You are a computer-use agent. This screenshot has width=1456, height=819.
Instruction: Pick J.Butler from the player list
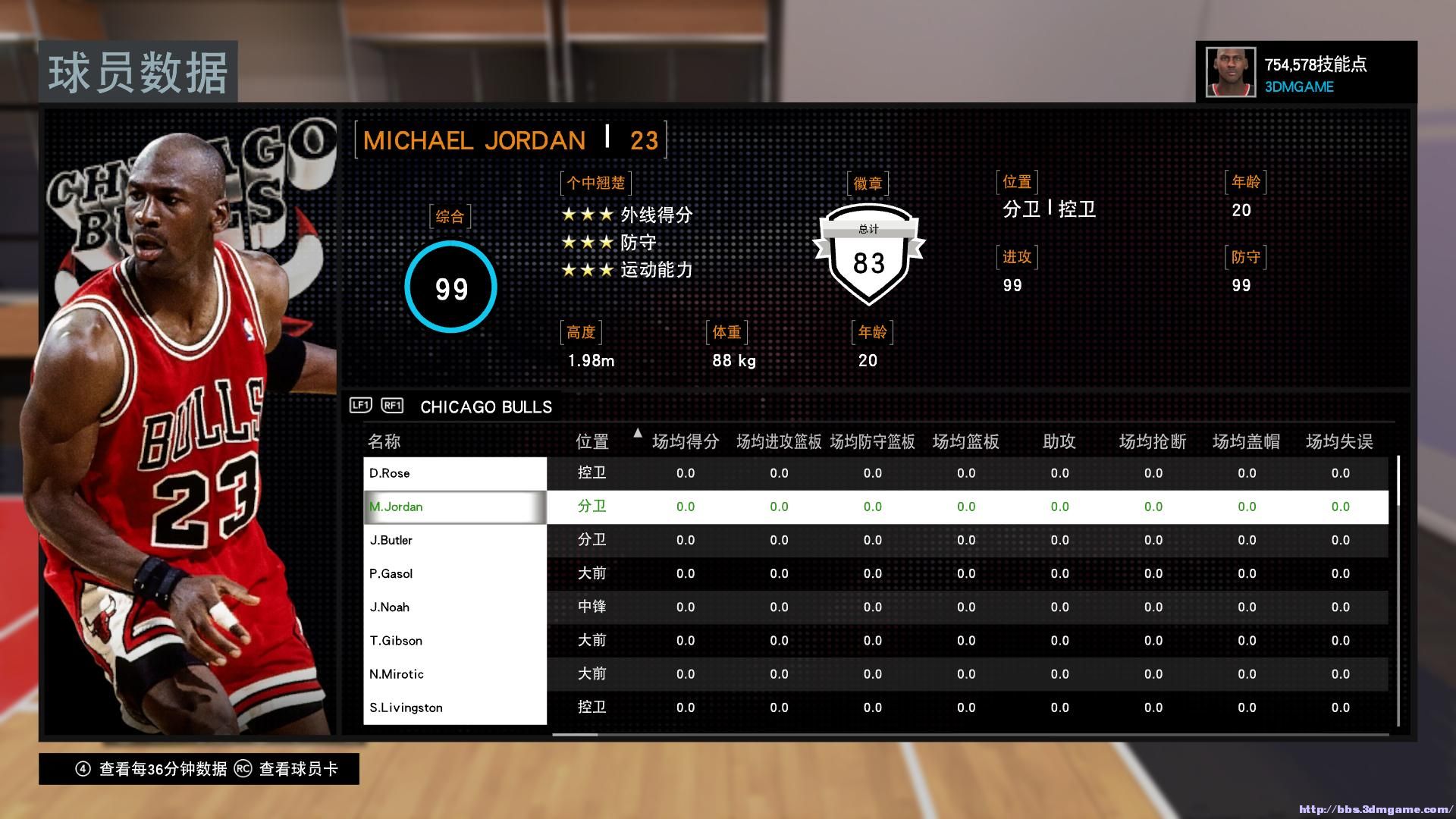point(454,540)
